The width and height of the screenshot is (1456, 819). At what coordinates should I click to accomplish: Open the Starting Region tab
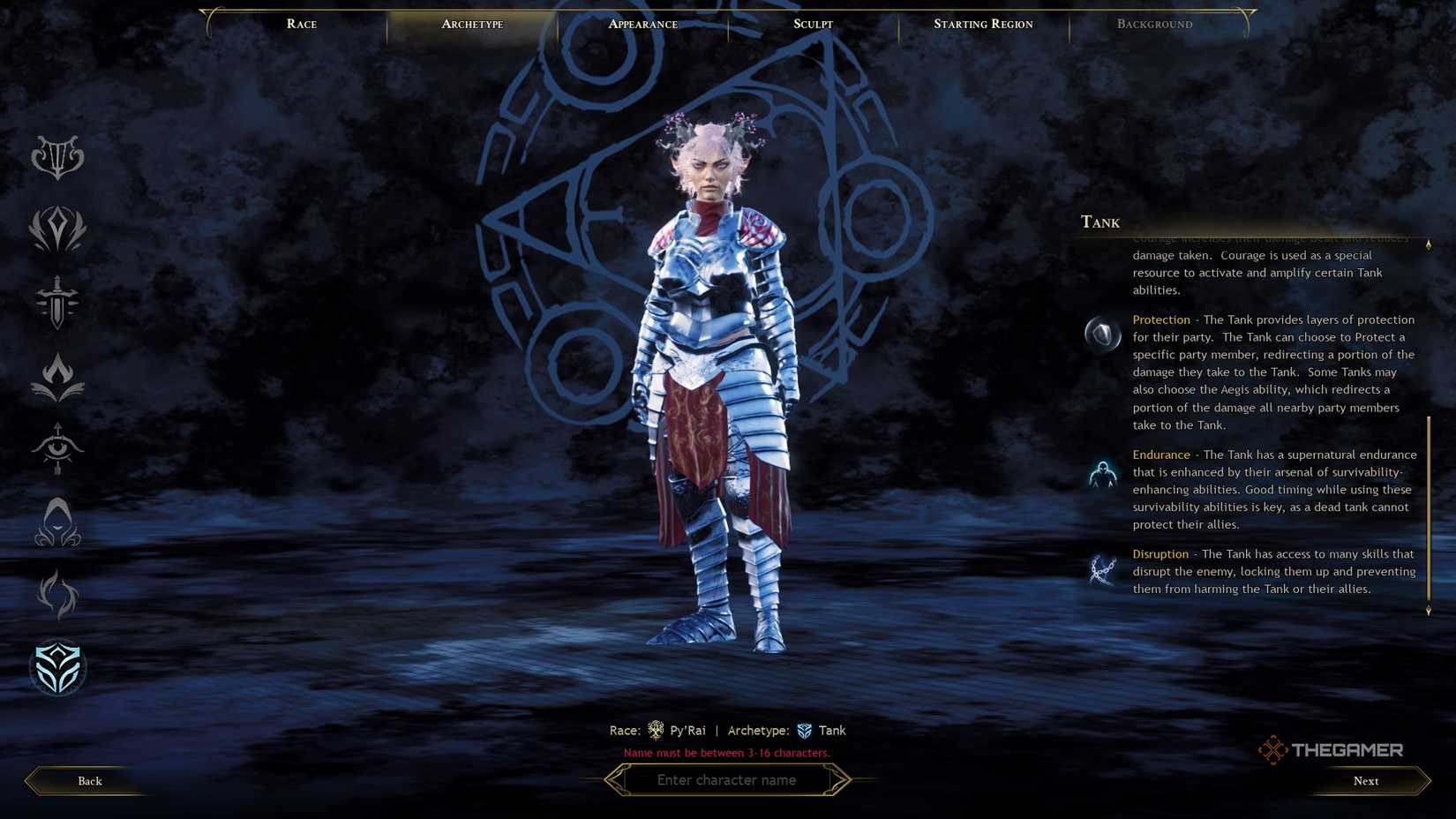[982, 24]
